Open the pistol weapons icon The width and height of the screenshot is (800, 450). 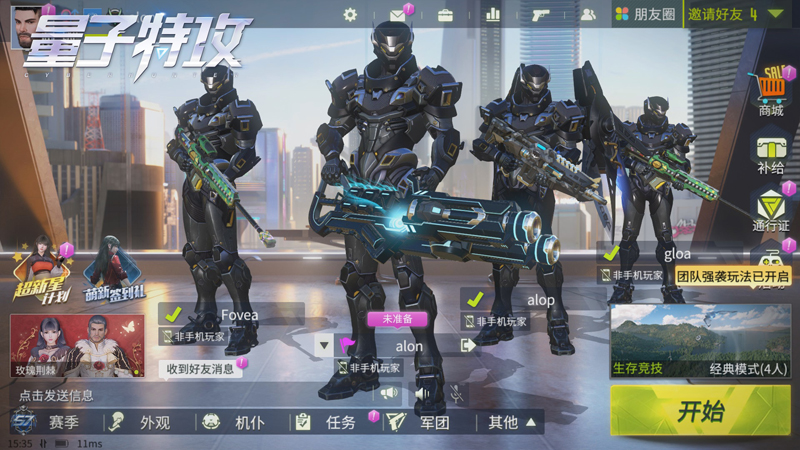pos(541,15)
